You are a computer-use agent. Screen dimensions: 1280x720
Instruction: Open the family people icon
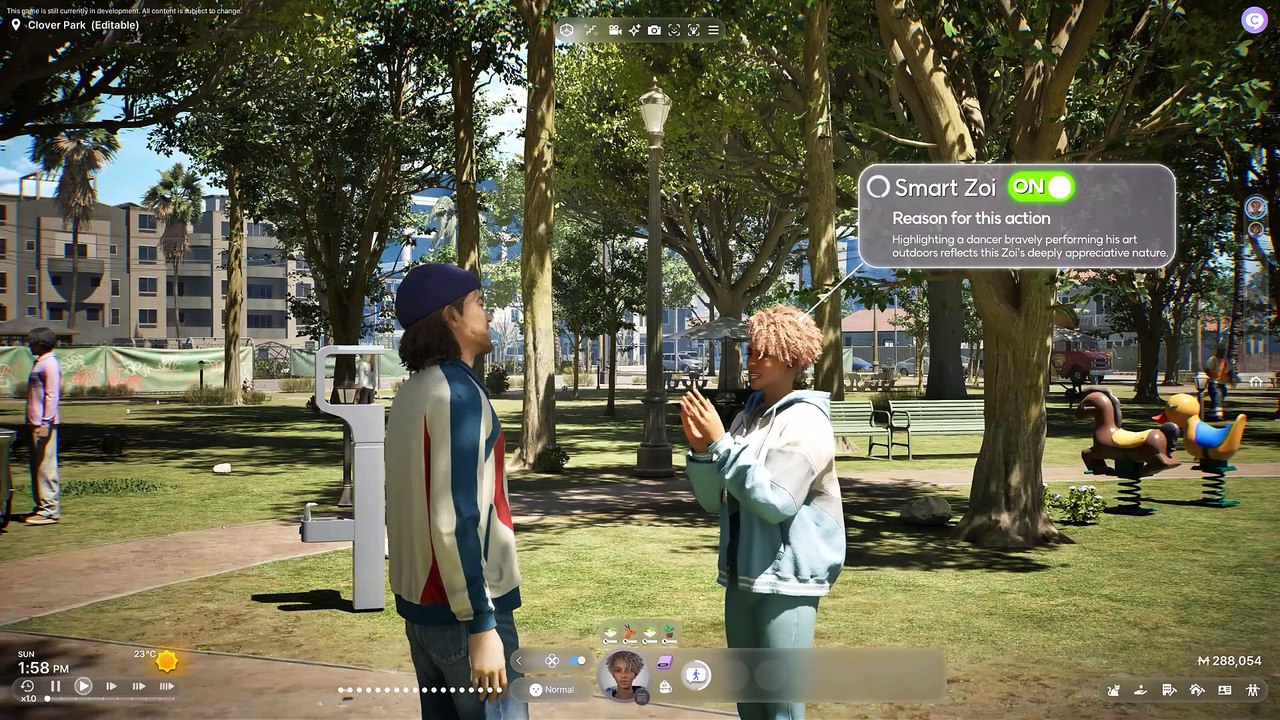1253,690
